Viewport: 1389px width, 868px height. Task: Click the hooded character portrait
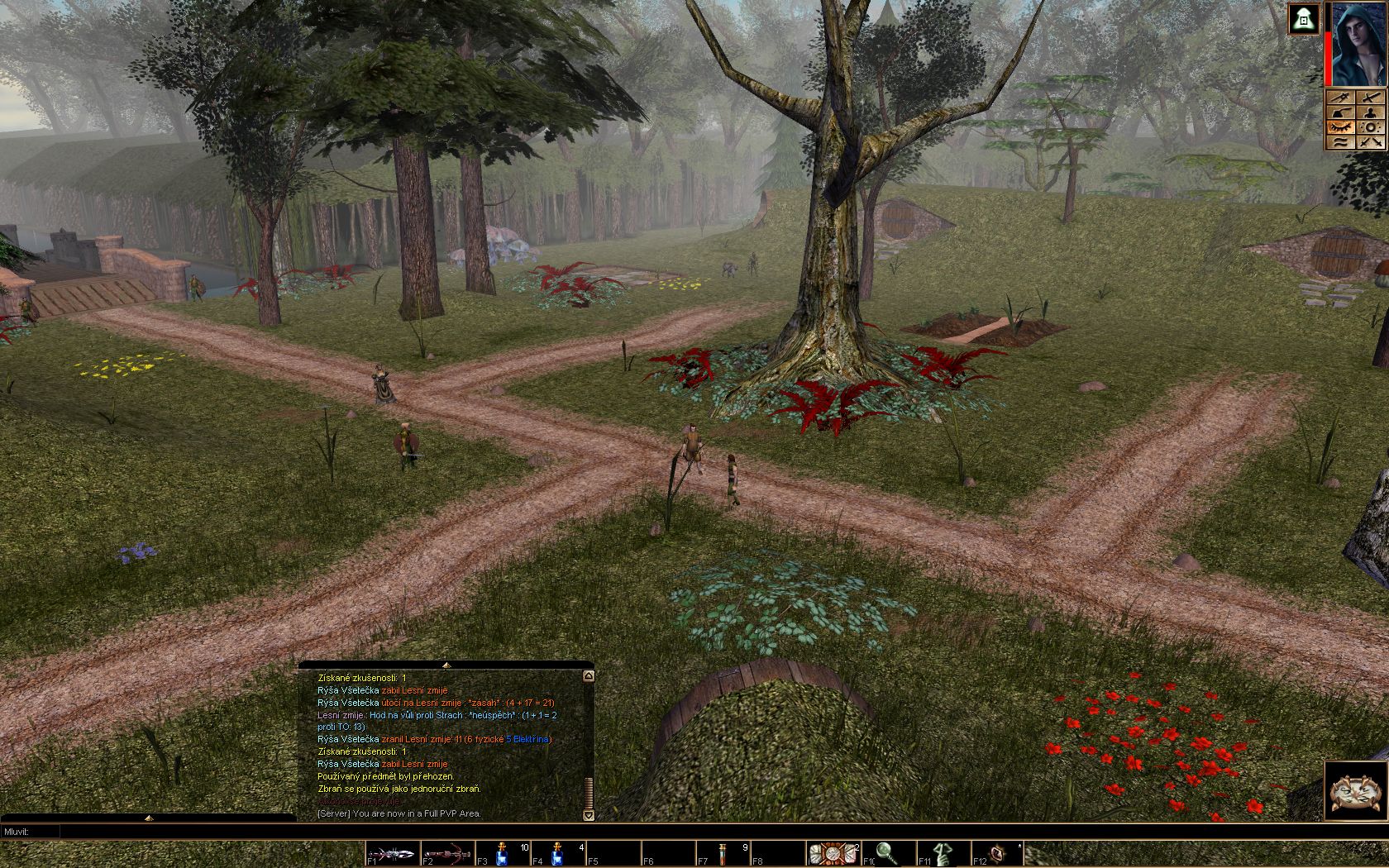1357,44
